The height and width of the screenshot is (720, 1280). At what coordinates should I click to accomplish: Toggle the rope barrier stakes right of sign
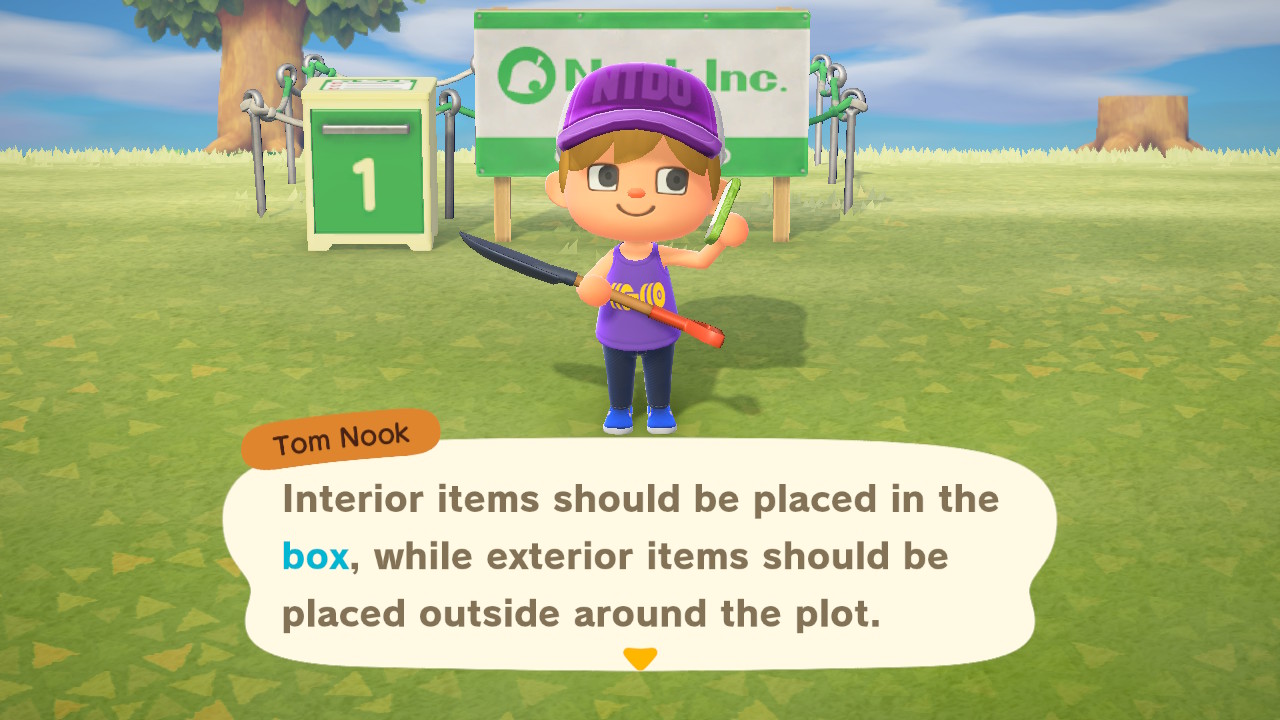(x=830, y=110)
